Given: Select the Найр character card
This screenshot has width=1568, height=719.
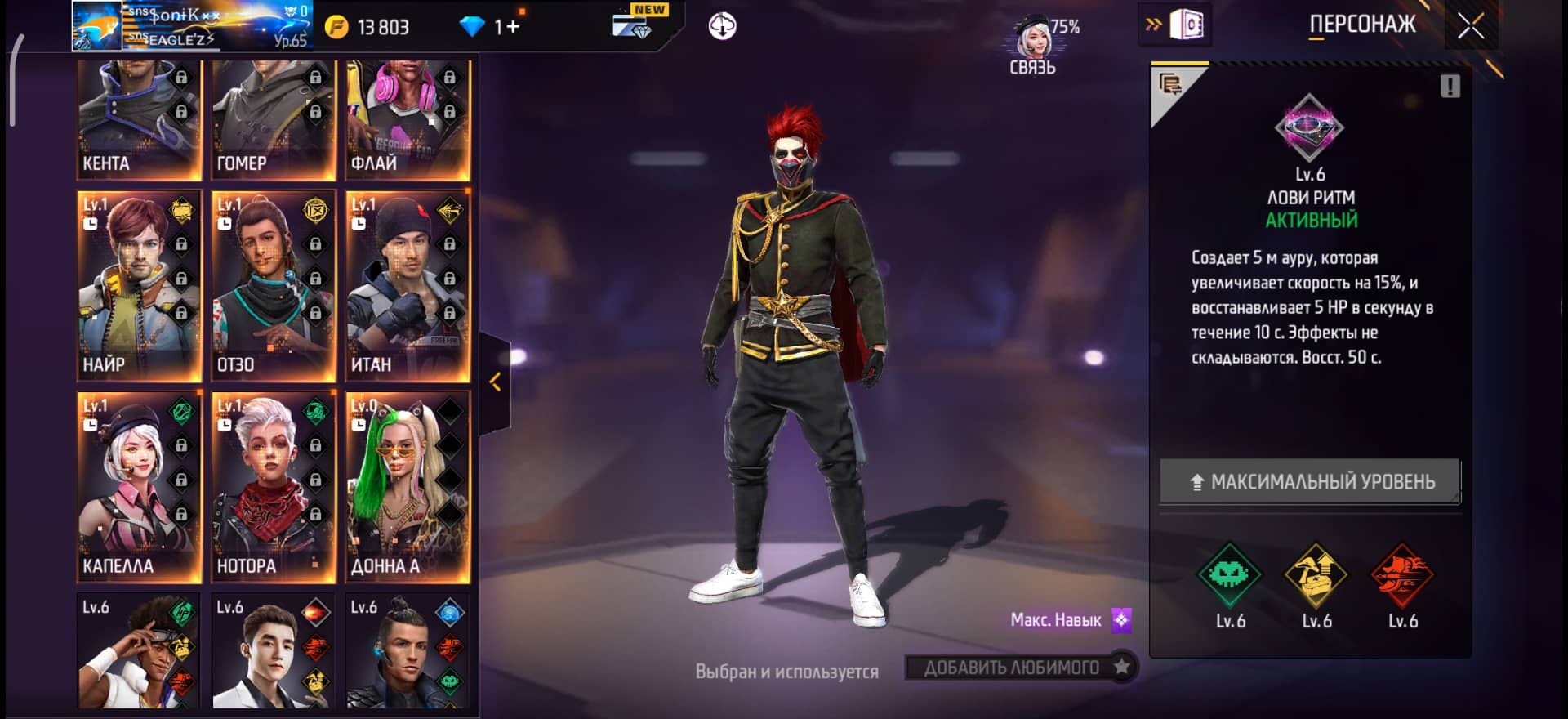Looking at the screenshot, I should point(139,286).
